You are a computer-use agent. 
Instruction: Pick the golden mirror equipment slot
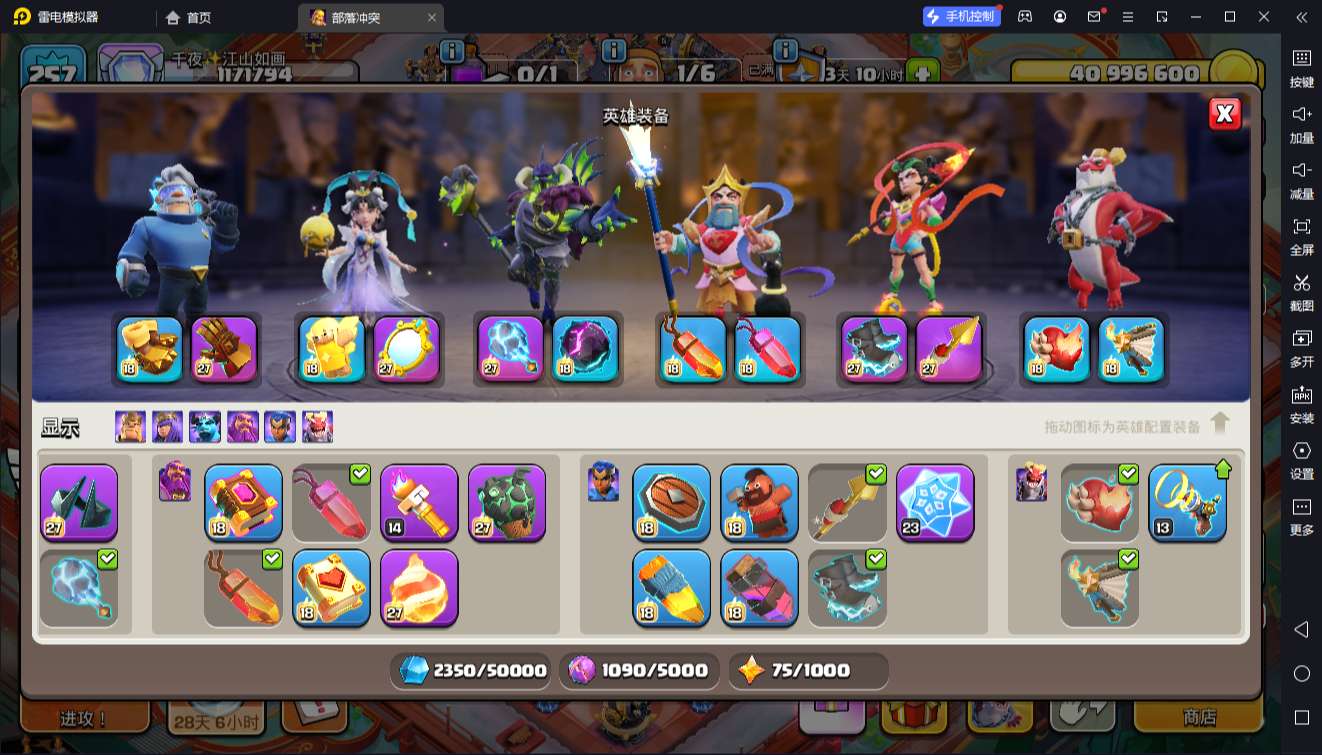click(407, 349)
